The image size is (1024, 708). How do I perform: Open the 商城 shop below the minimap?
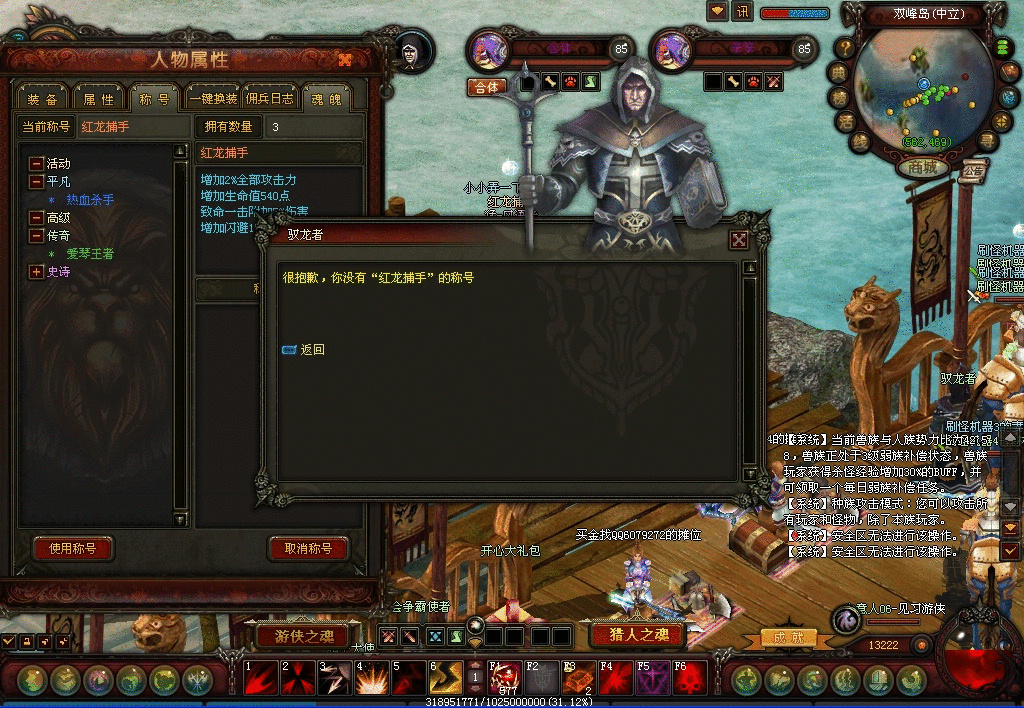click(x=922, y=168)
